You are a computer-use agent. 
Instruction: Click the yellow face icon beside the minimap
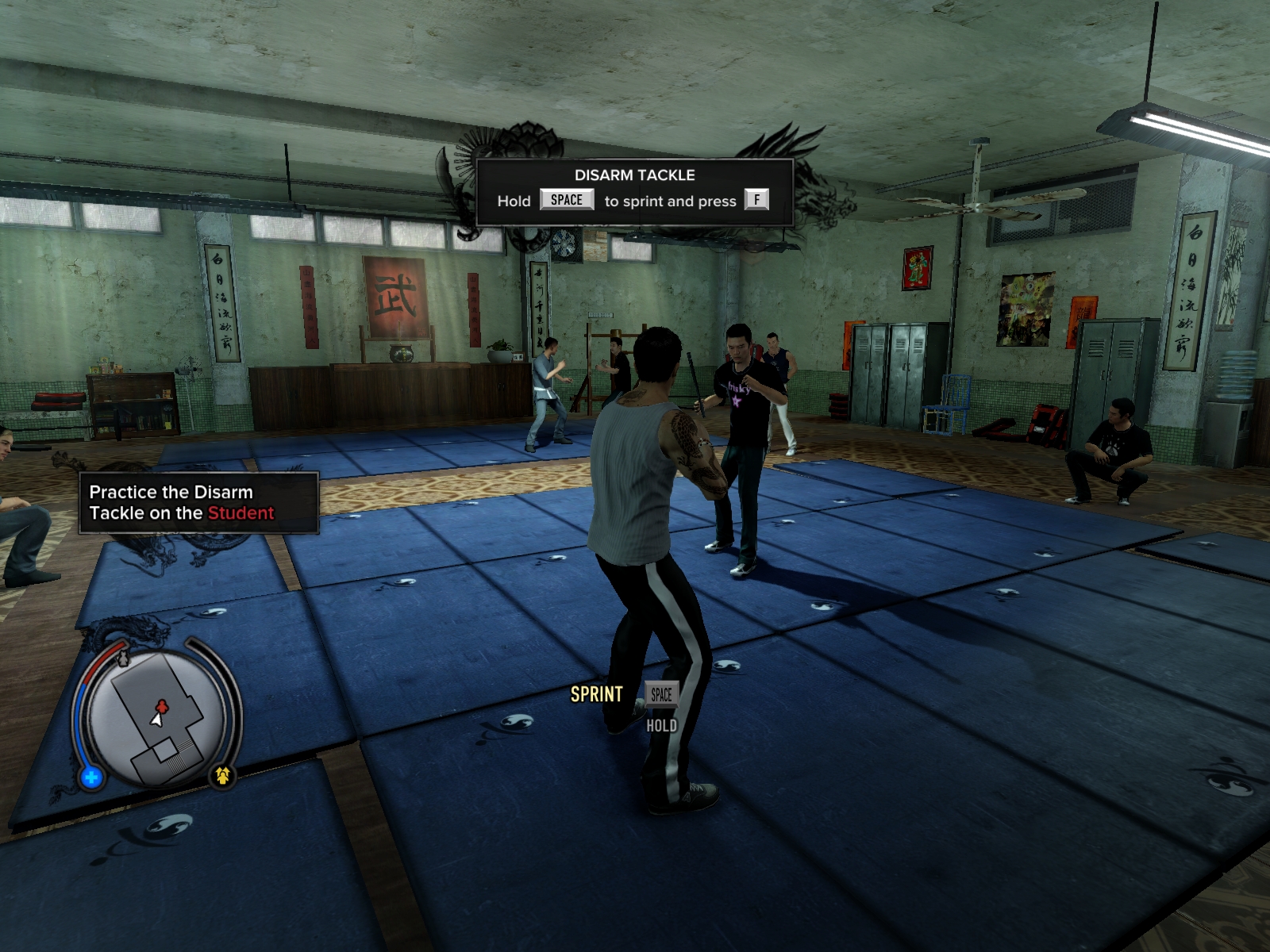click(222, 775)
